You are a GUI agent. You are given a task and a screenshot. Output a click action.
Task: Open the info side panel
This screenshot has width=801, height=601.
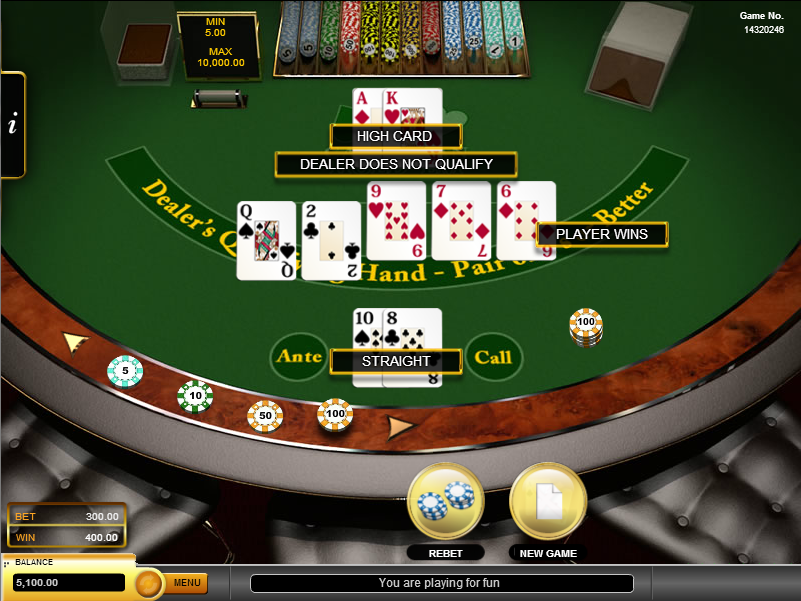pos(12,125)
